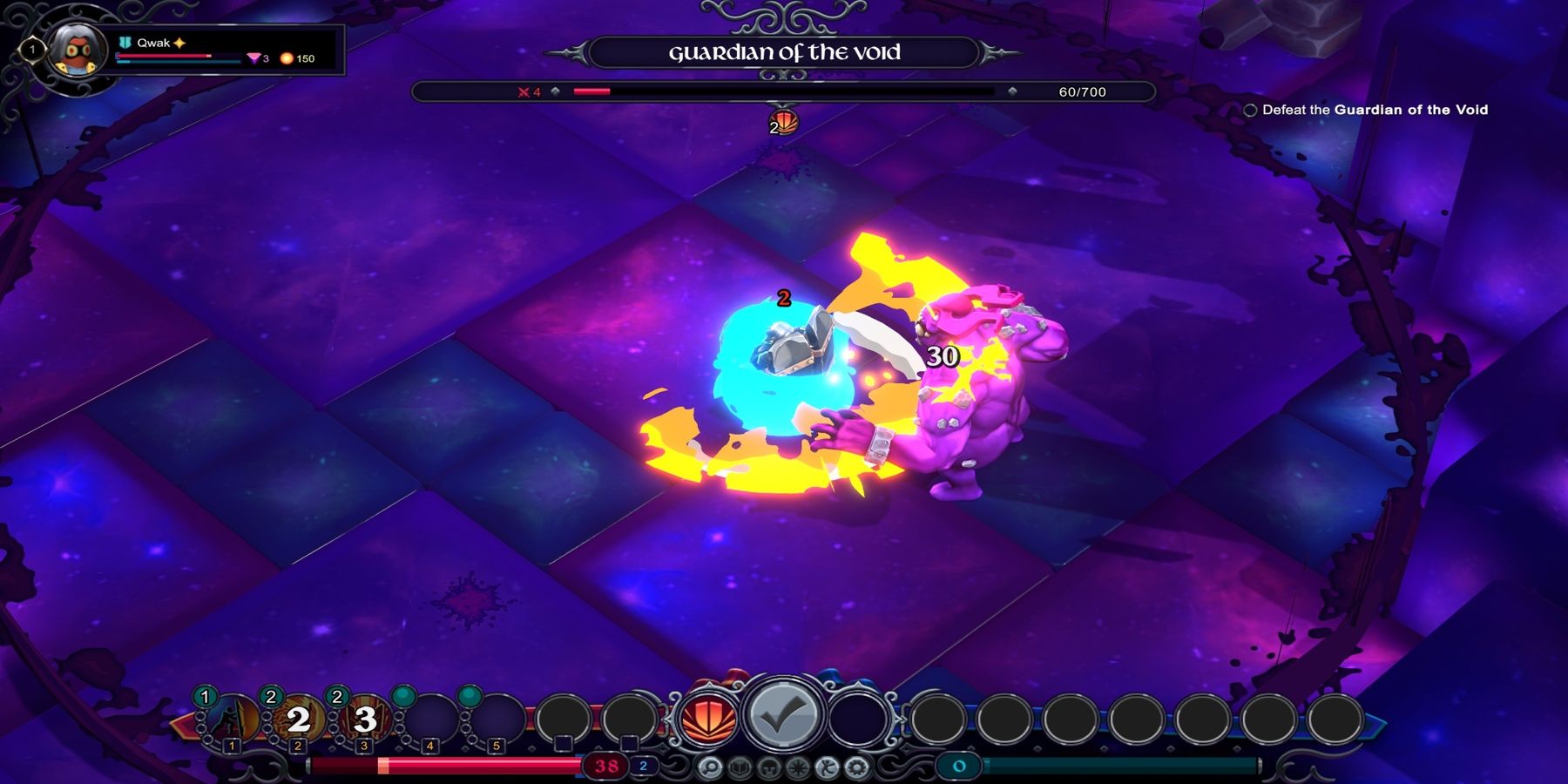The height and width of the screenshot is (784, 1568).
Task: Click the starburst skills icon
Action: coord(798,767)
